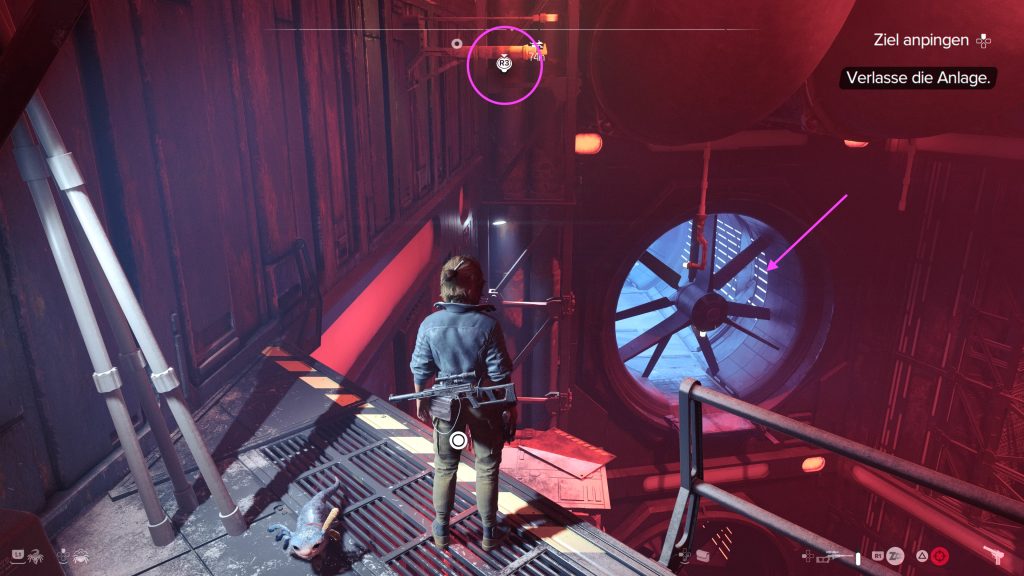This screenshot has width=1024, height=576.
Task: Click the circular compass waypoint marker
Action: [x=457, y=44]
